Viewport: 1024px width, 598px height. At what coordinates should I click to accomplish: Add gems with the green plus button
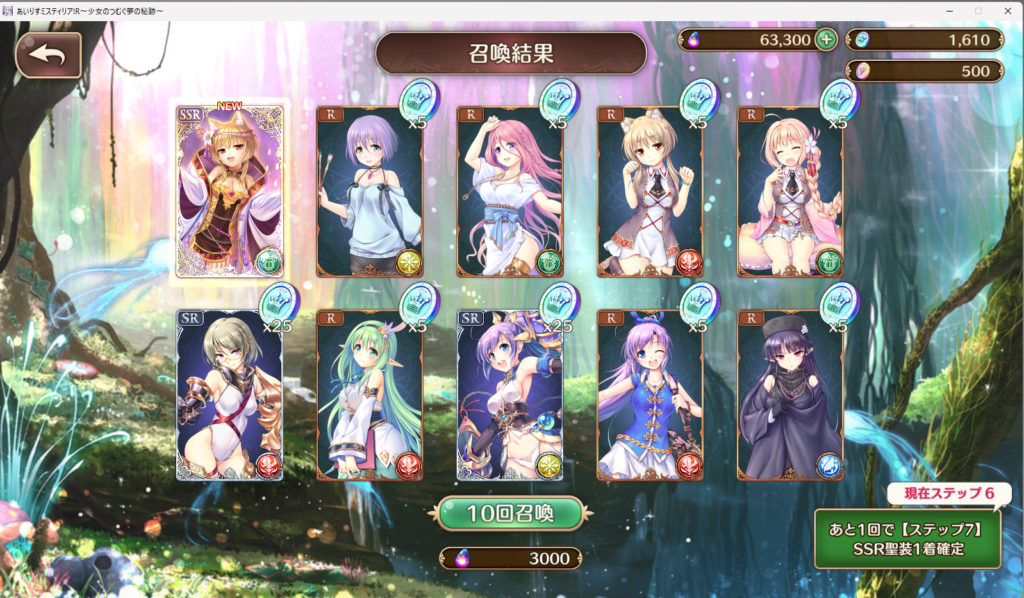(x=825, y=40)
